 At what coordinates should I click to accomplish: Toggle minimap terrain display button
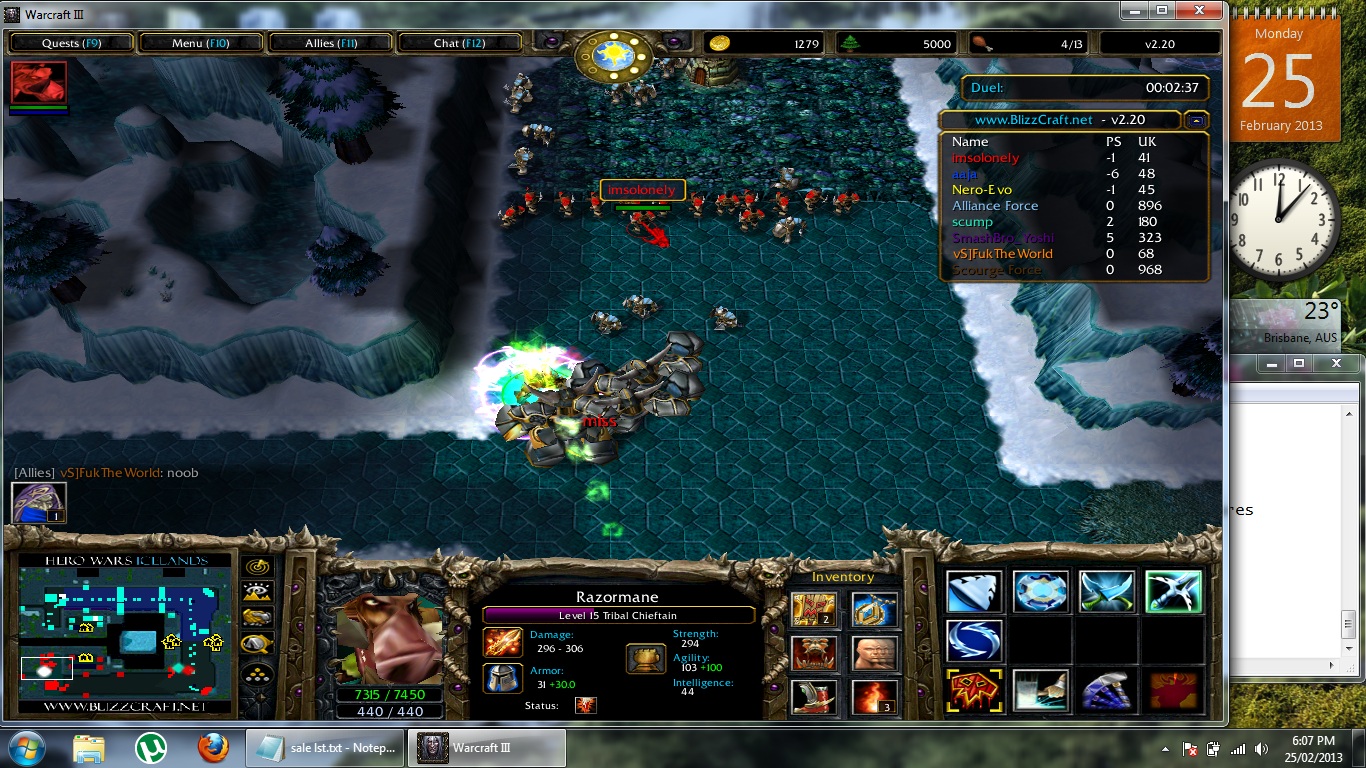point(258,594)
